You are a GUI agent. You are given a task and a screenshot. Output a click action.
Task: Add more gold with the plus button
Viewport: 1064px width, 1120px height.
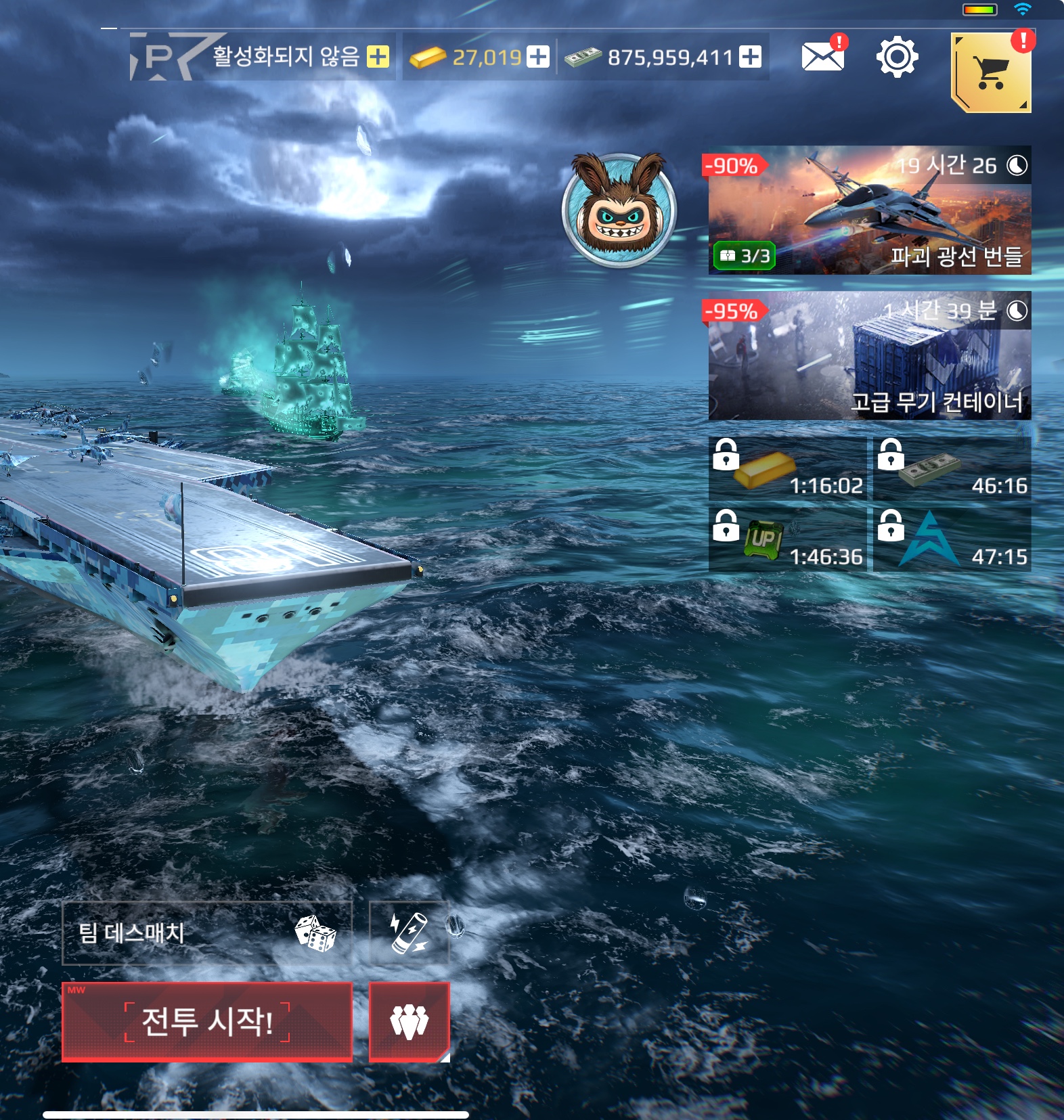[538, 57]
